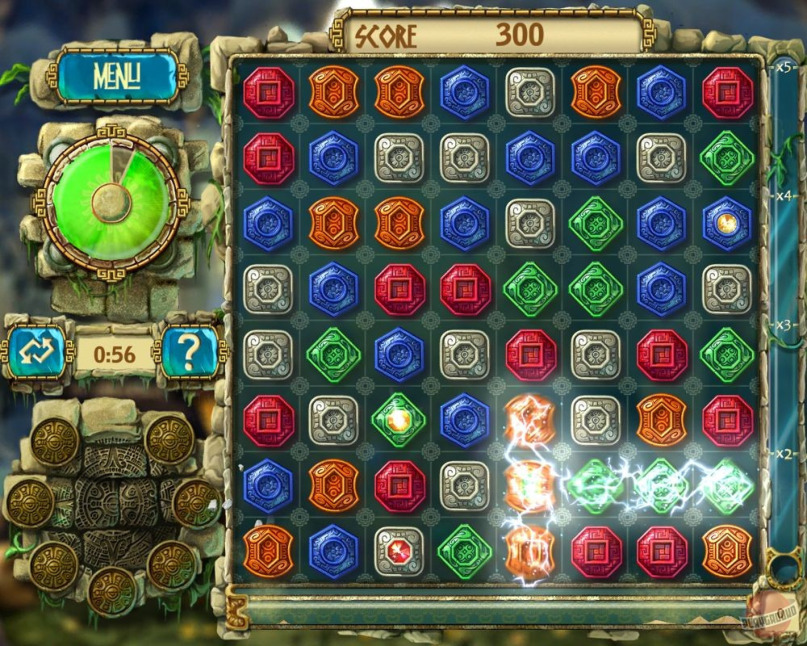Ask for a hint with the question mark button
Viewport: 807px width, 646px height.
coord(190,349)
